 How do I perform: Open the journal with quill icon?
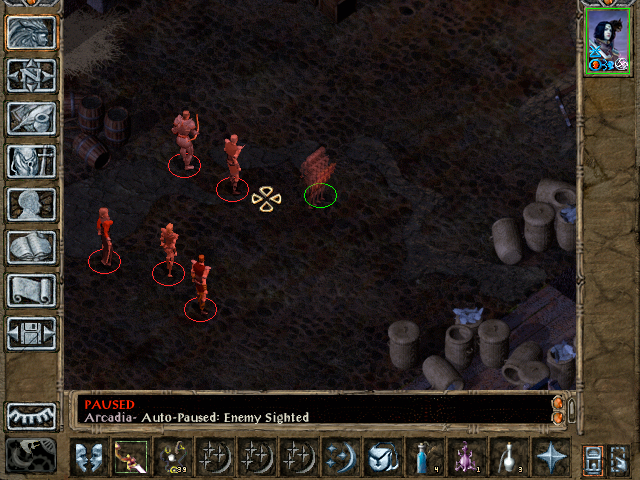point(31,118)
